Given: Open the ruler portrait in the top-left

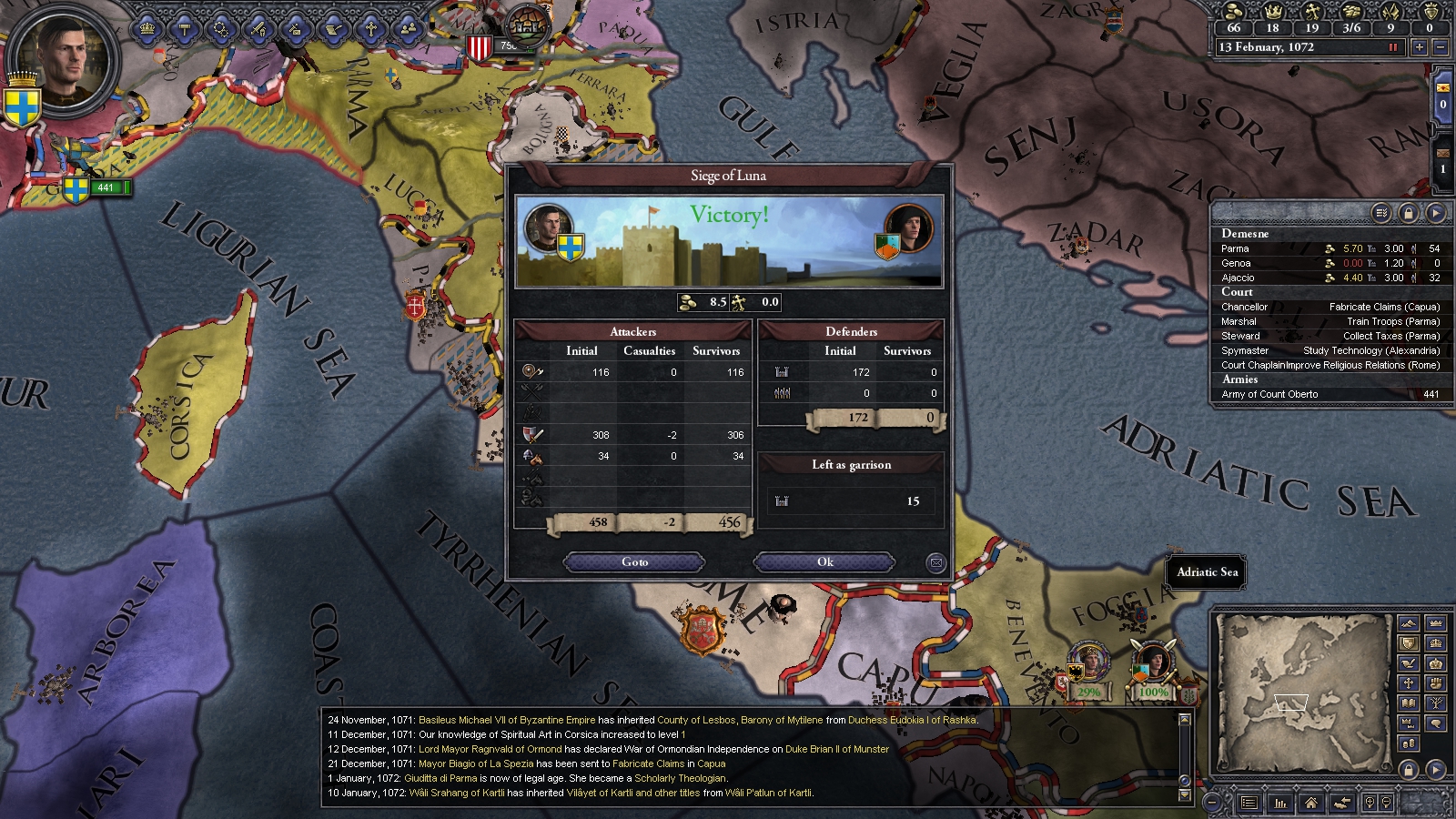Looking at the screenshot, I should (62, 64).
